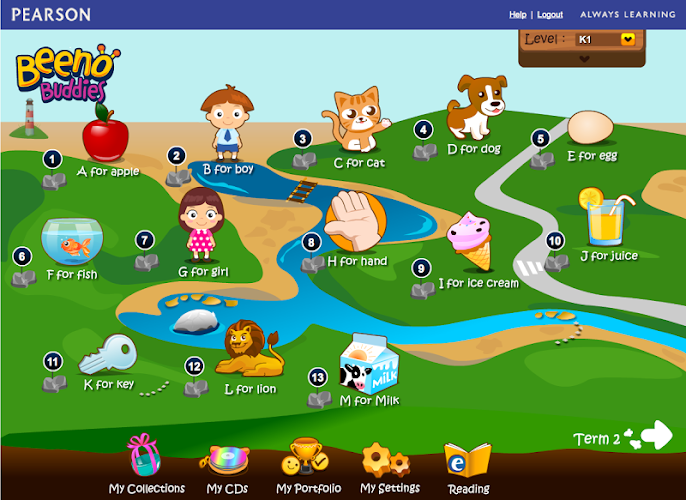
Task: Open the K for key lesson
Action: tap(106, 356)
